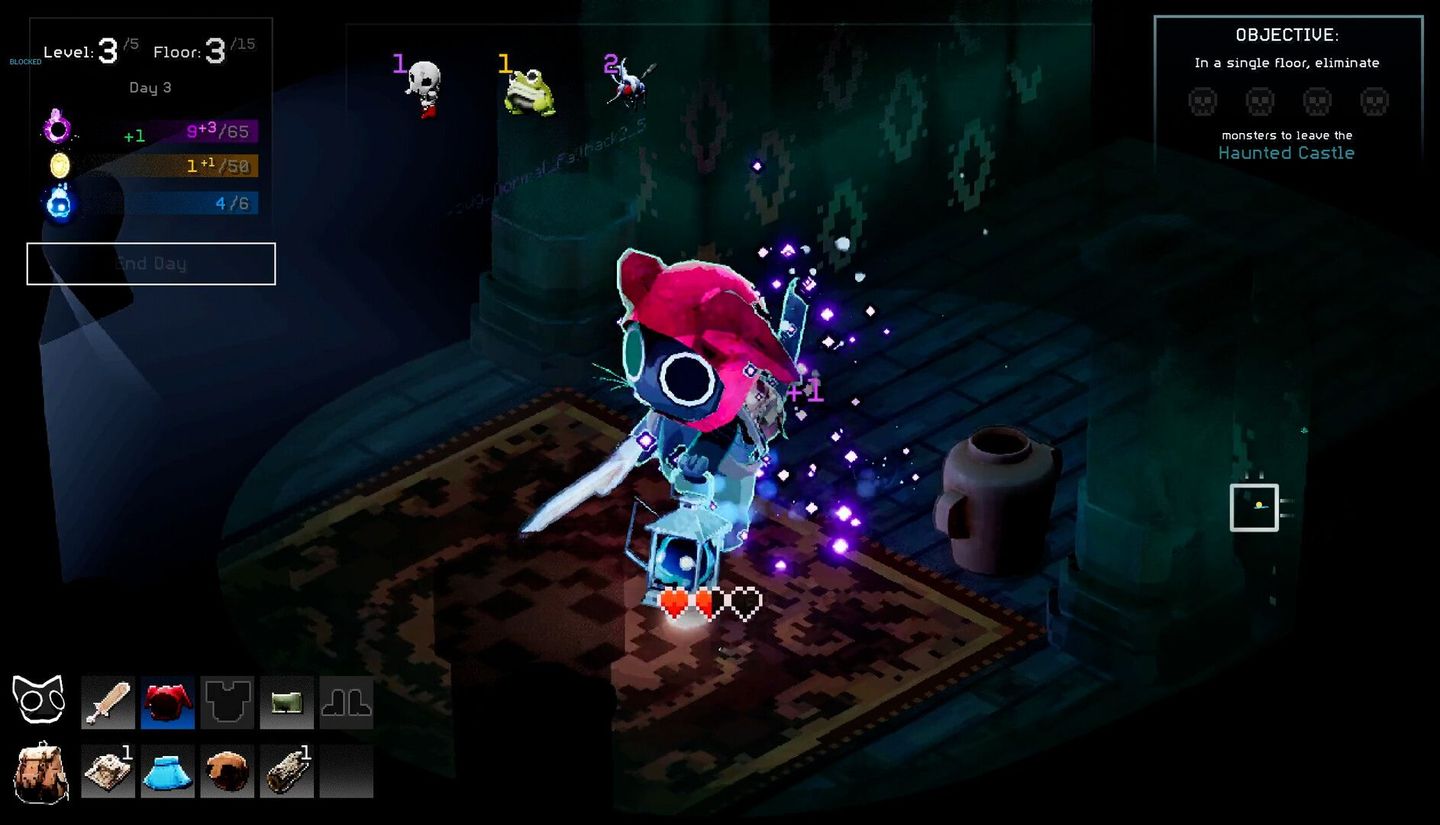Click the empty boots equipment slot

[347, 703]
